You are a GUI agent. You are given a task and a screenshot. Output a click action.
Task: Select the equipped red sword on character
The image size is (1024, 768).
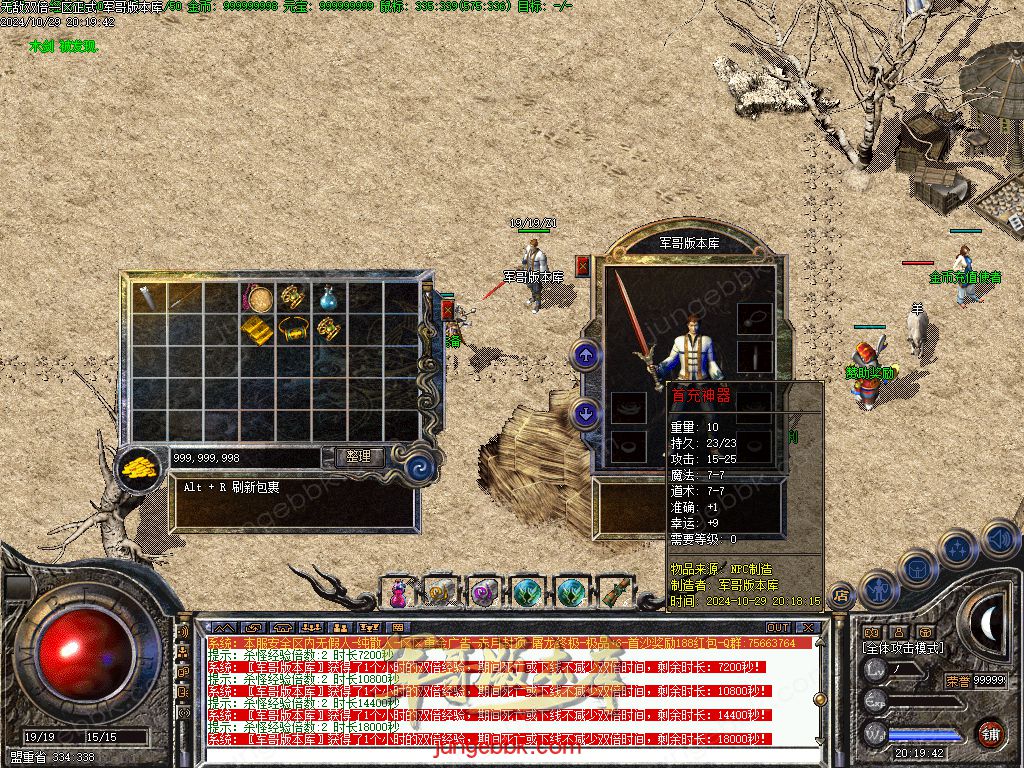click(634, 318)
